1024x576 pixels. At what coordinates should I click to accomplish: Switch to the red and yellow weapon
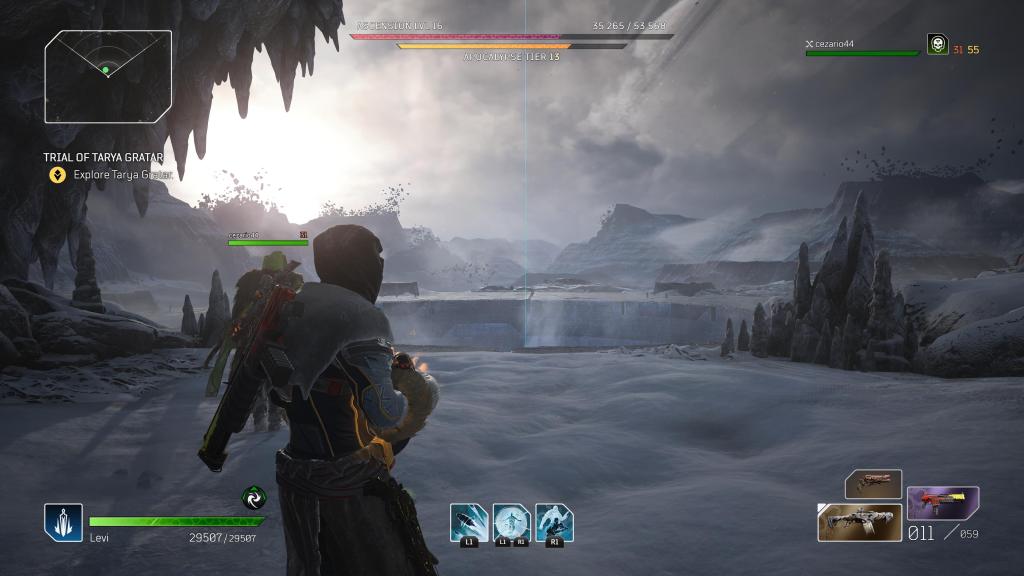pos(942,502)
